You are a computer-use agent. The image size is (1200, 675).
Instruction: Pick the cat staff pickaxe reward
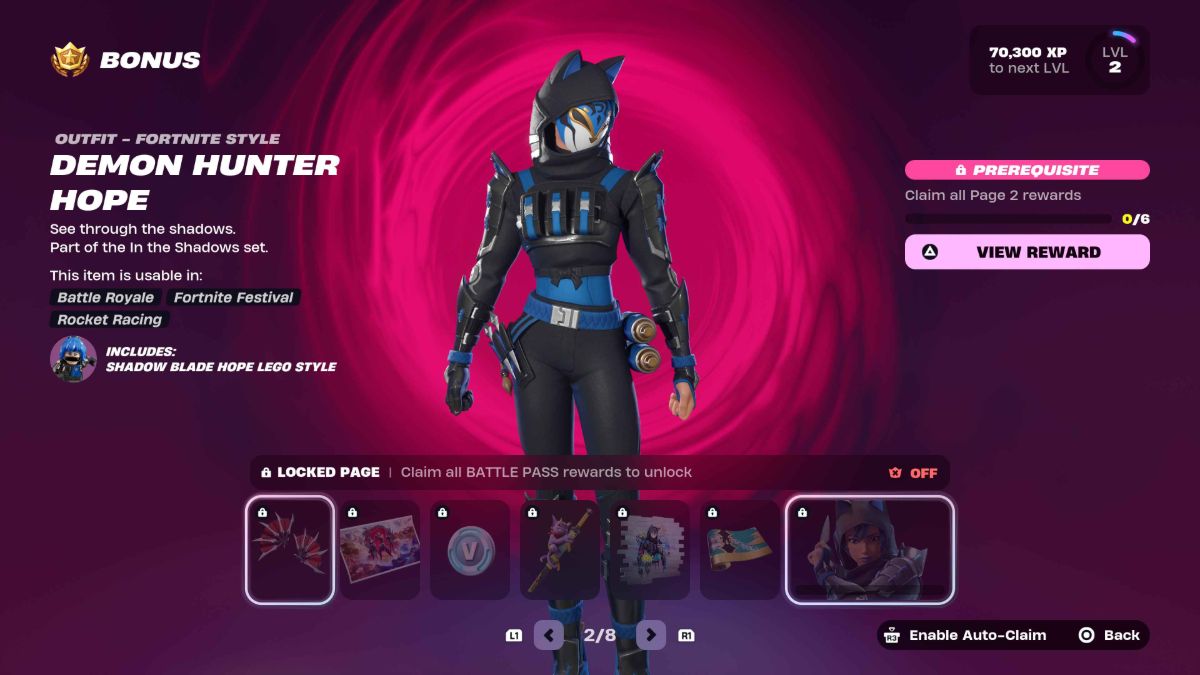(559, 550)
